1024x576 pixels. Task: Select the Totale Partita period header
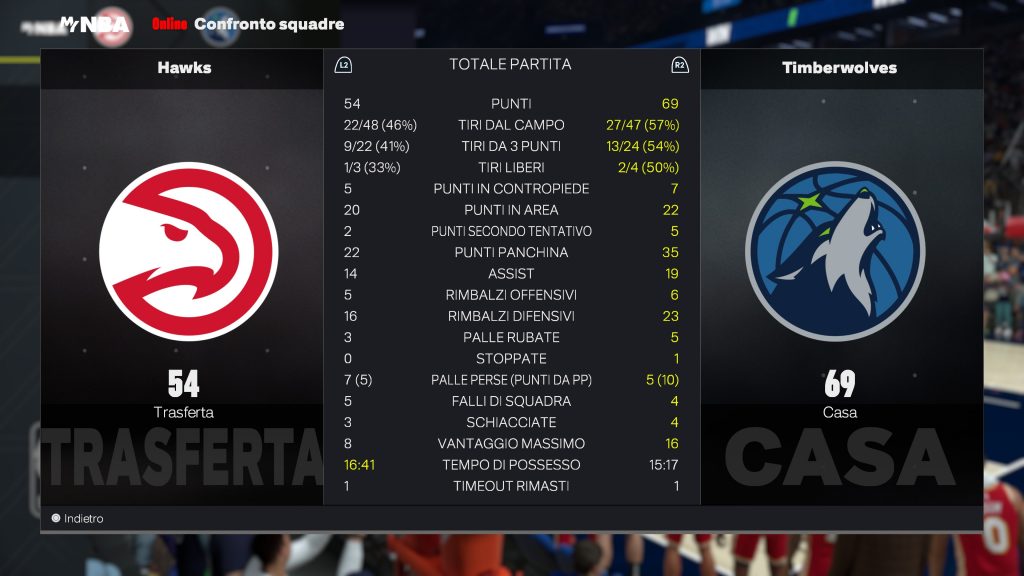[x=510, y=65]
